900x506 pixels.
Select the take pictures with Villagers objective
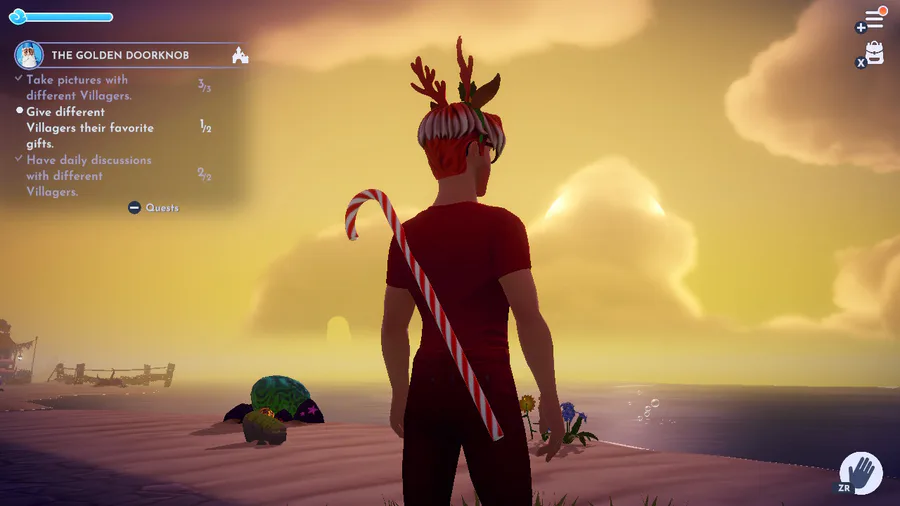(79, 87)
